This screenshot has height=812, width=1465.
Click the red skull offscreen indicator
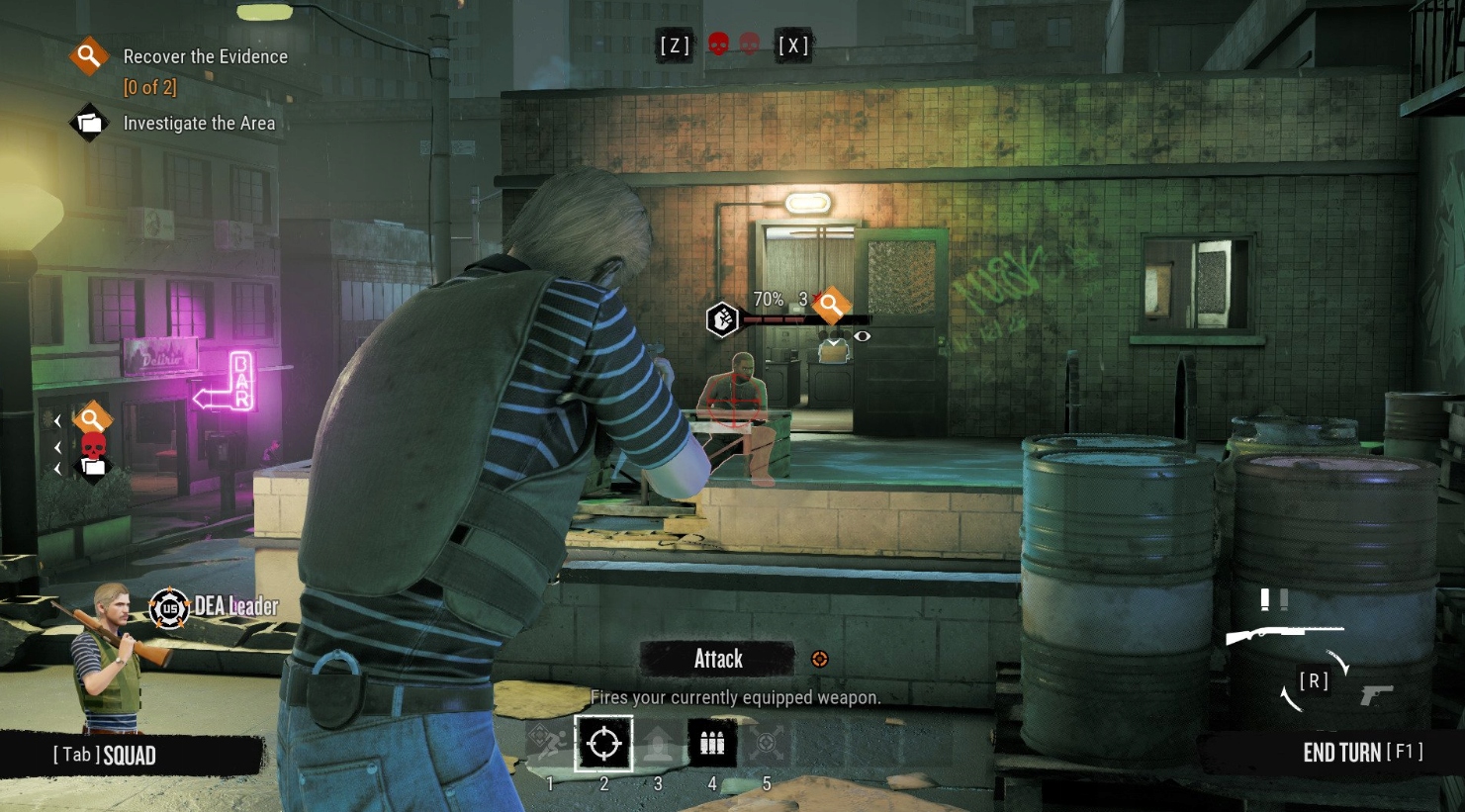click(93, 444)
